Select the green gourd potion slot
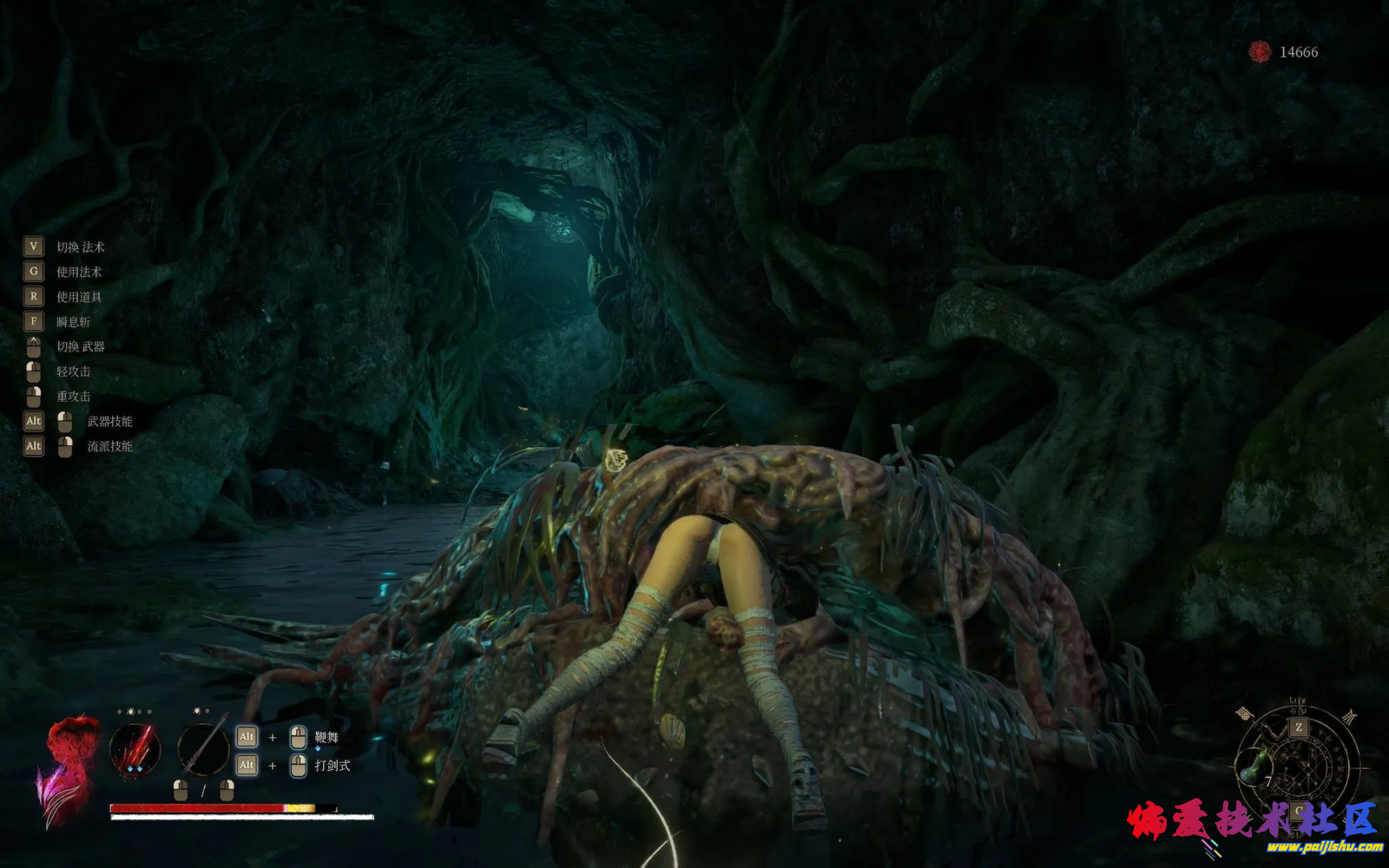 coord(1254,764)
